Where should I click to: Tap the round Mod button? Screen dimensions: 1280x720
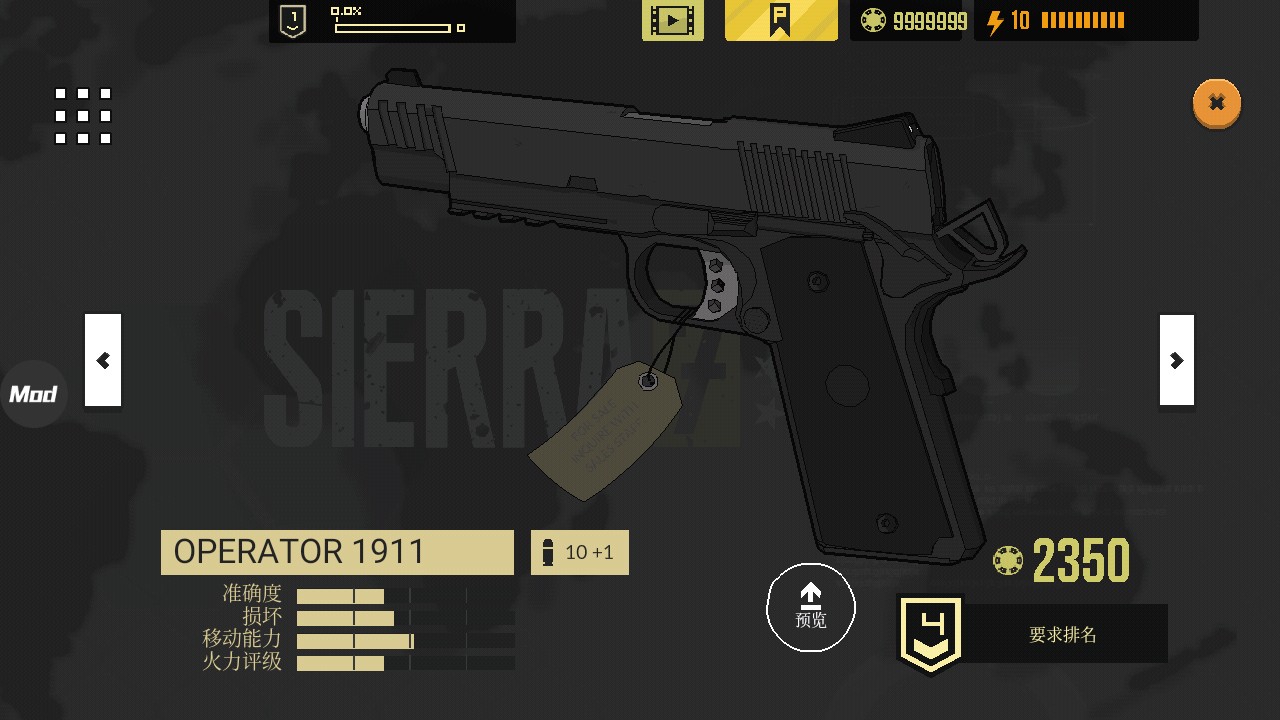(x=33, y=394)
